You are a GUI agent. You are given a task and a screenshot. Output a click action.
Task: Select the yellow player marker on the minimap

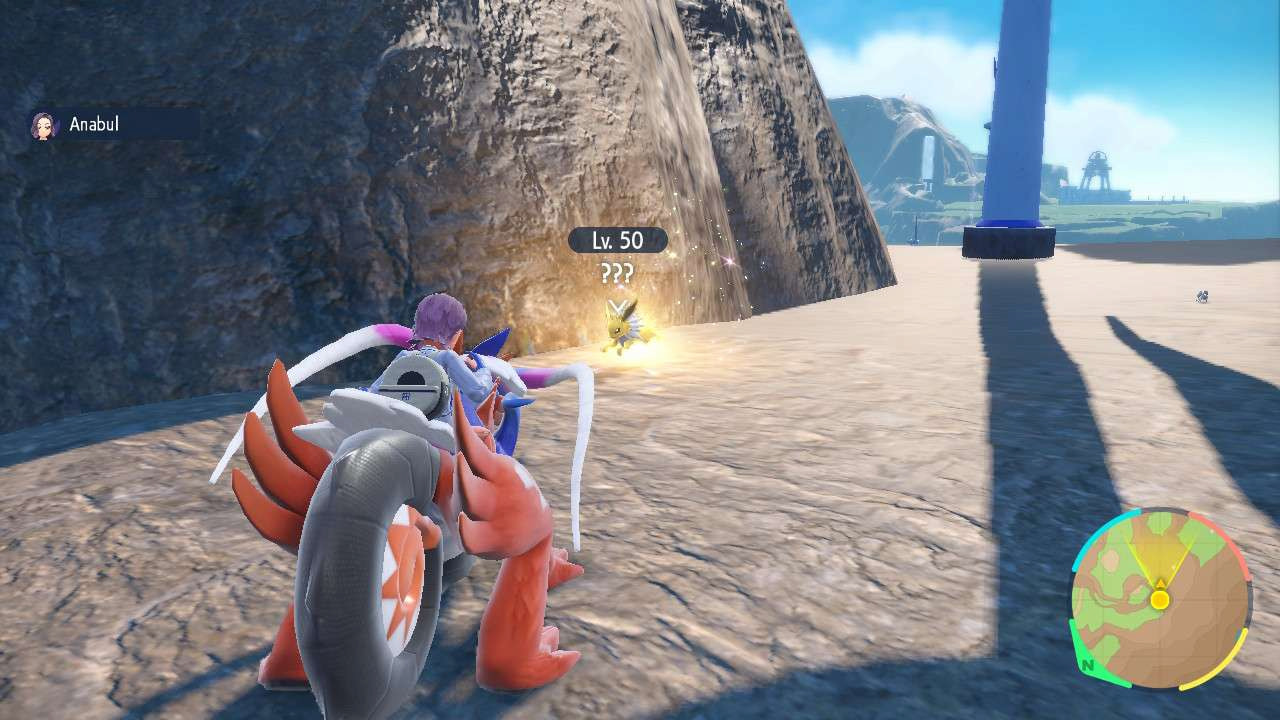(1160, 600)
